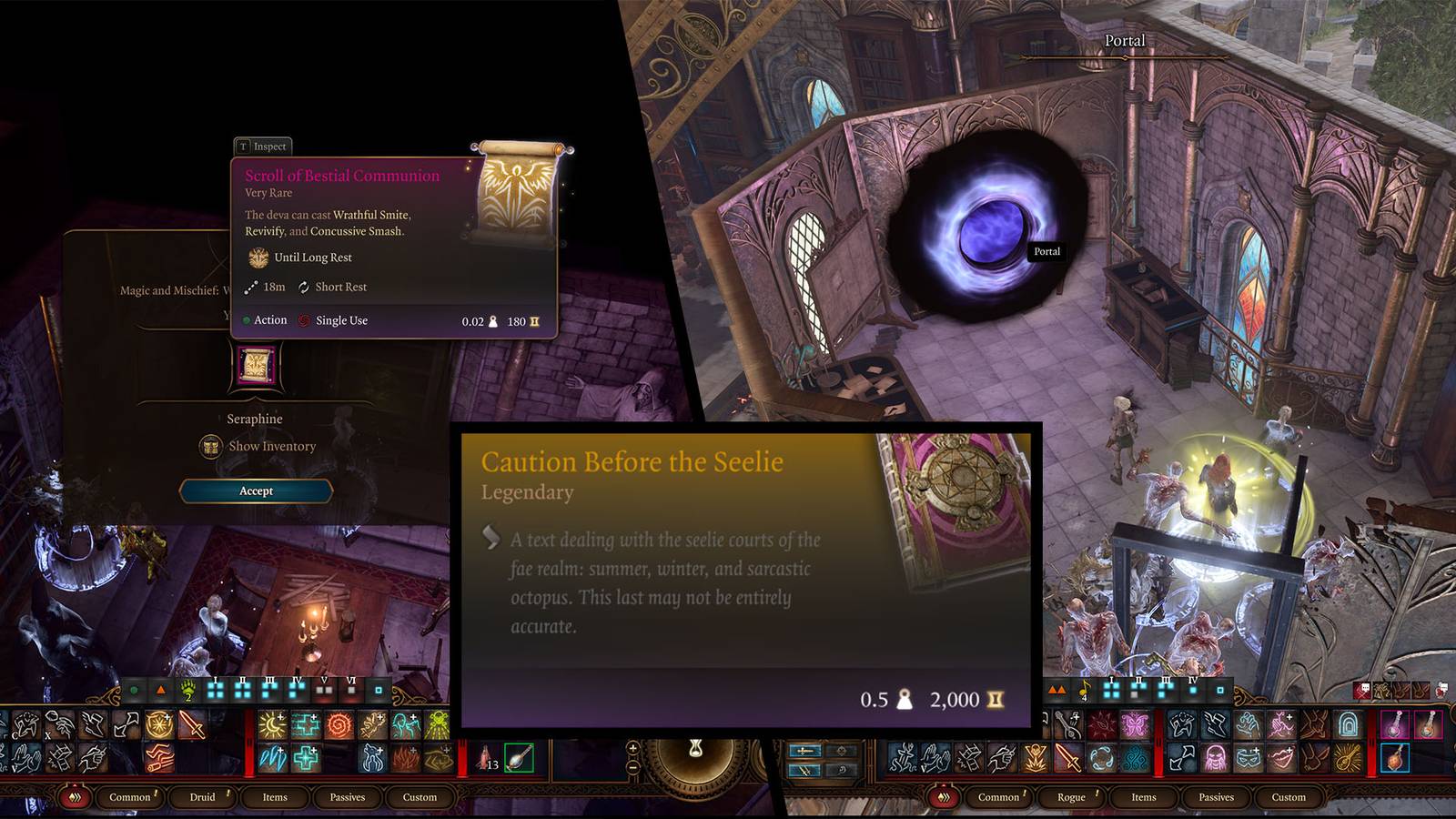Open the Rogue tab on right hotbar

[1071, 797]
